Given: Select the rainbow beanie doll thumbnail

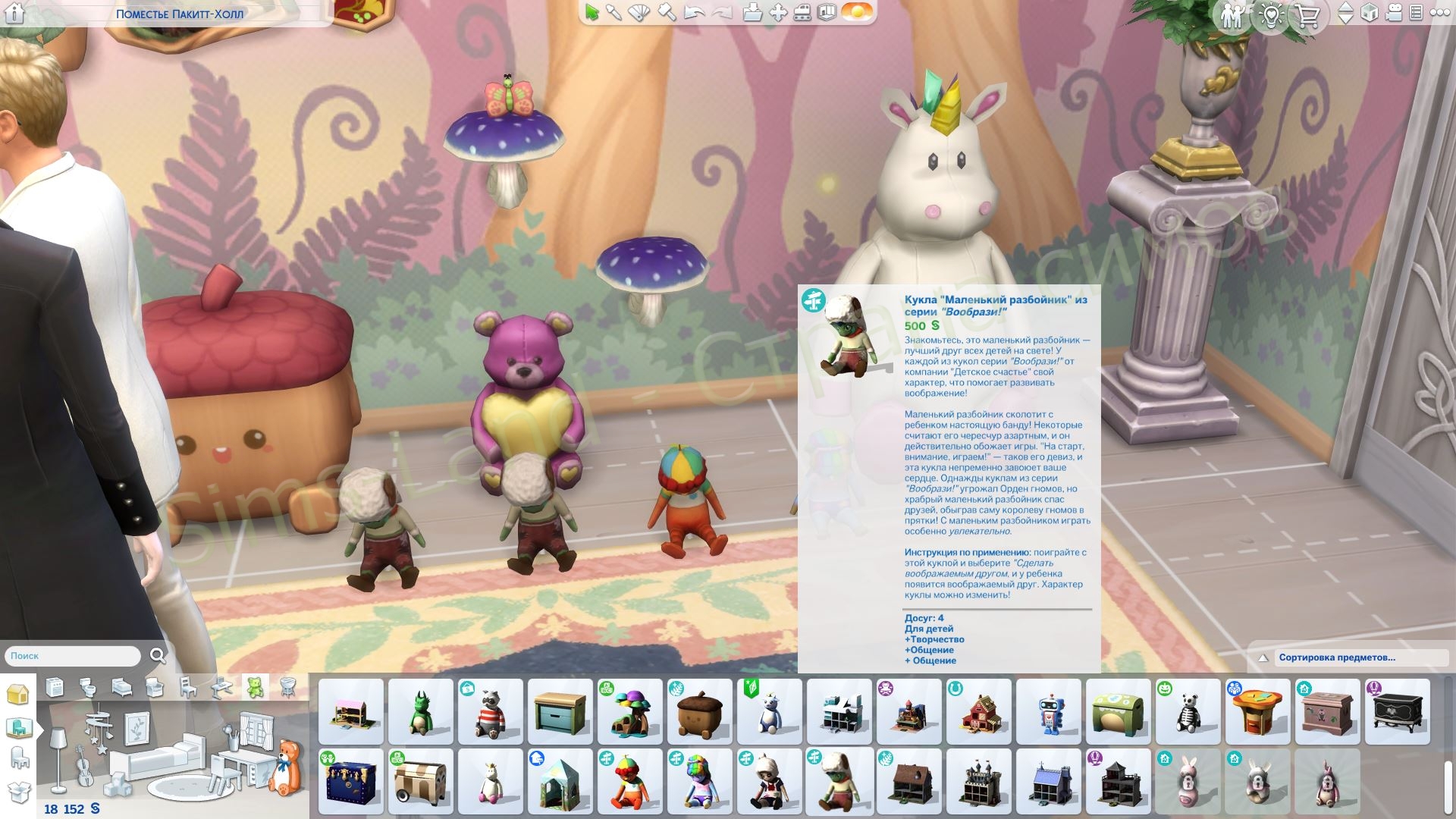Looking at the screenshot, I should (x=629, y=781).
